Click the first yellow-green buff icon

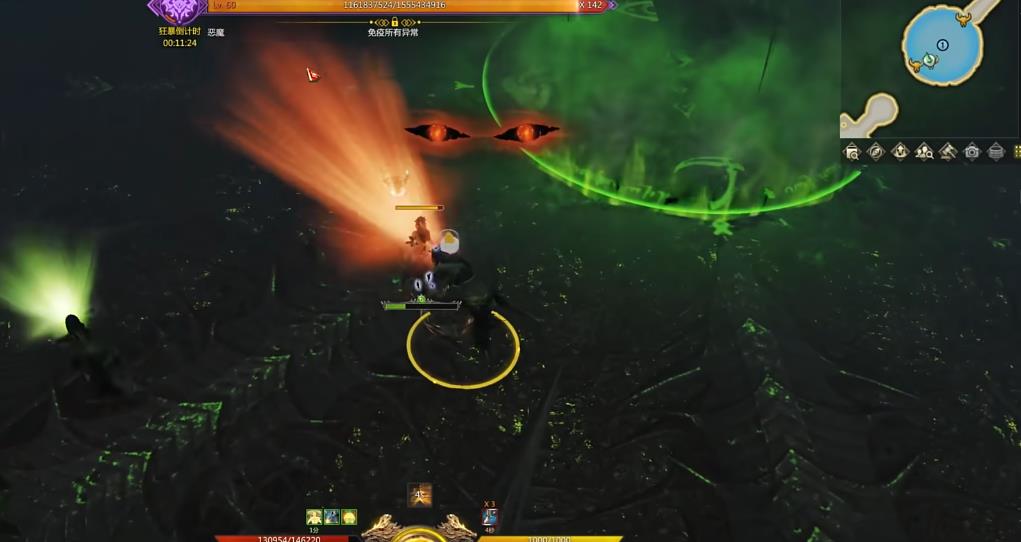(x=314, y=517)
